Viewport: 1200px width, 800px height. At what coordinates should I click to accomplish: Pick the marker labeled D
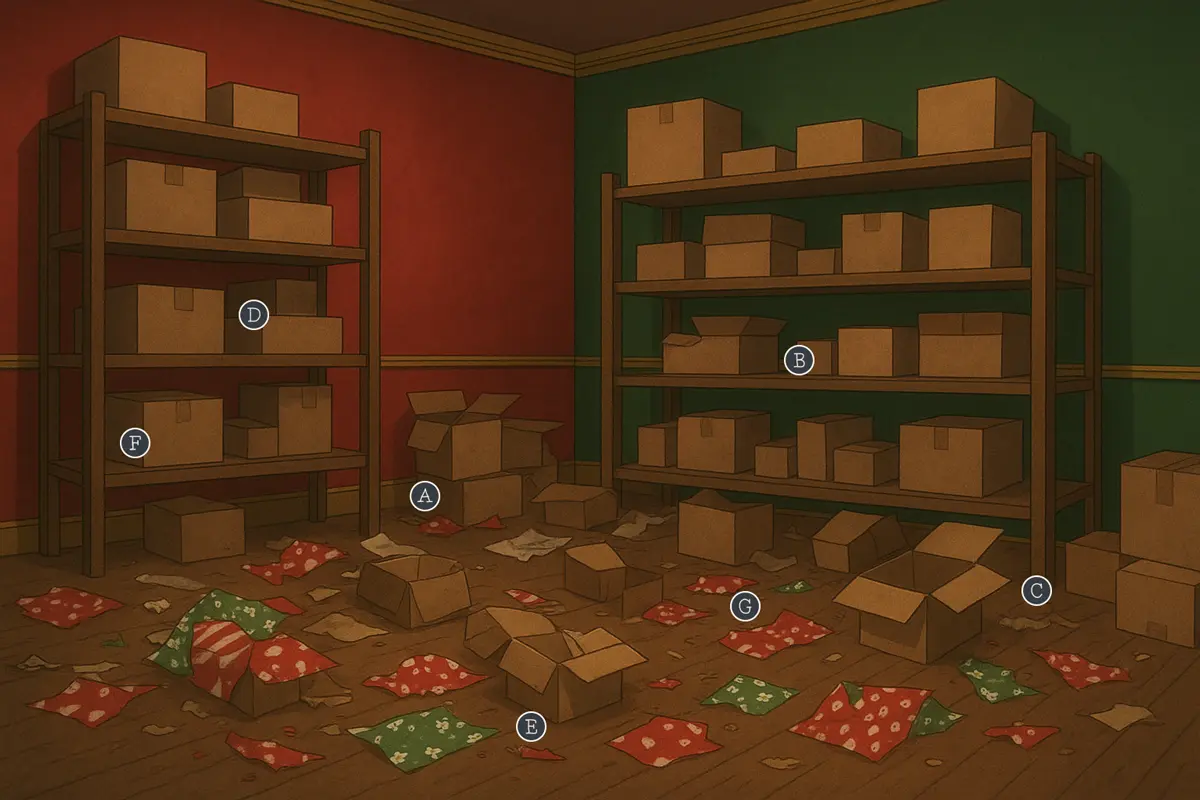pos(254,316)
